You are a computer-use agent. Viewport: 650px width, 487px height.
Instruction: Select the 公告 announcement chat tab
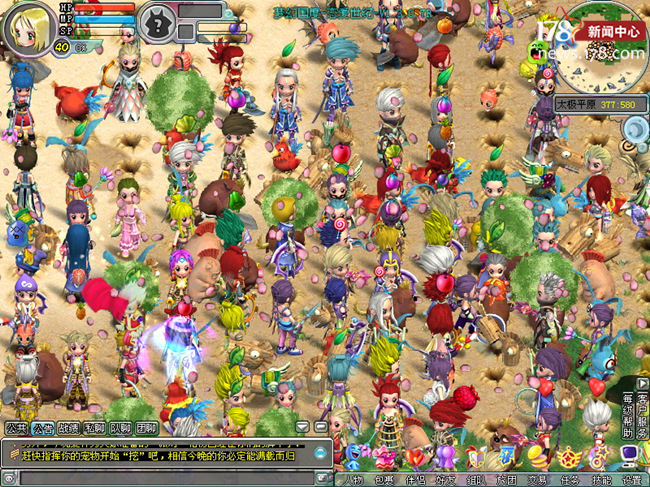(42, 428)
